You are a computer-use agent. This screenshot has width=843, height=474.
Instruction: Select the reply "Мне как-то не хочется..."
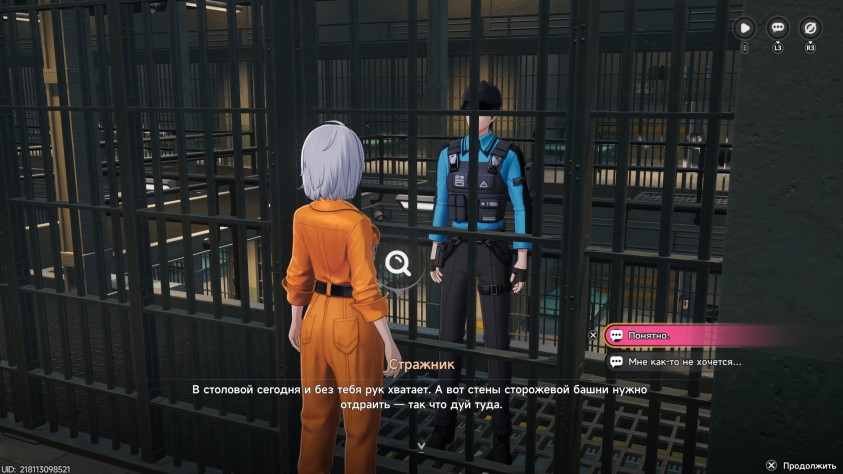(690, 361)
